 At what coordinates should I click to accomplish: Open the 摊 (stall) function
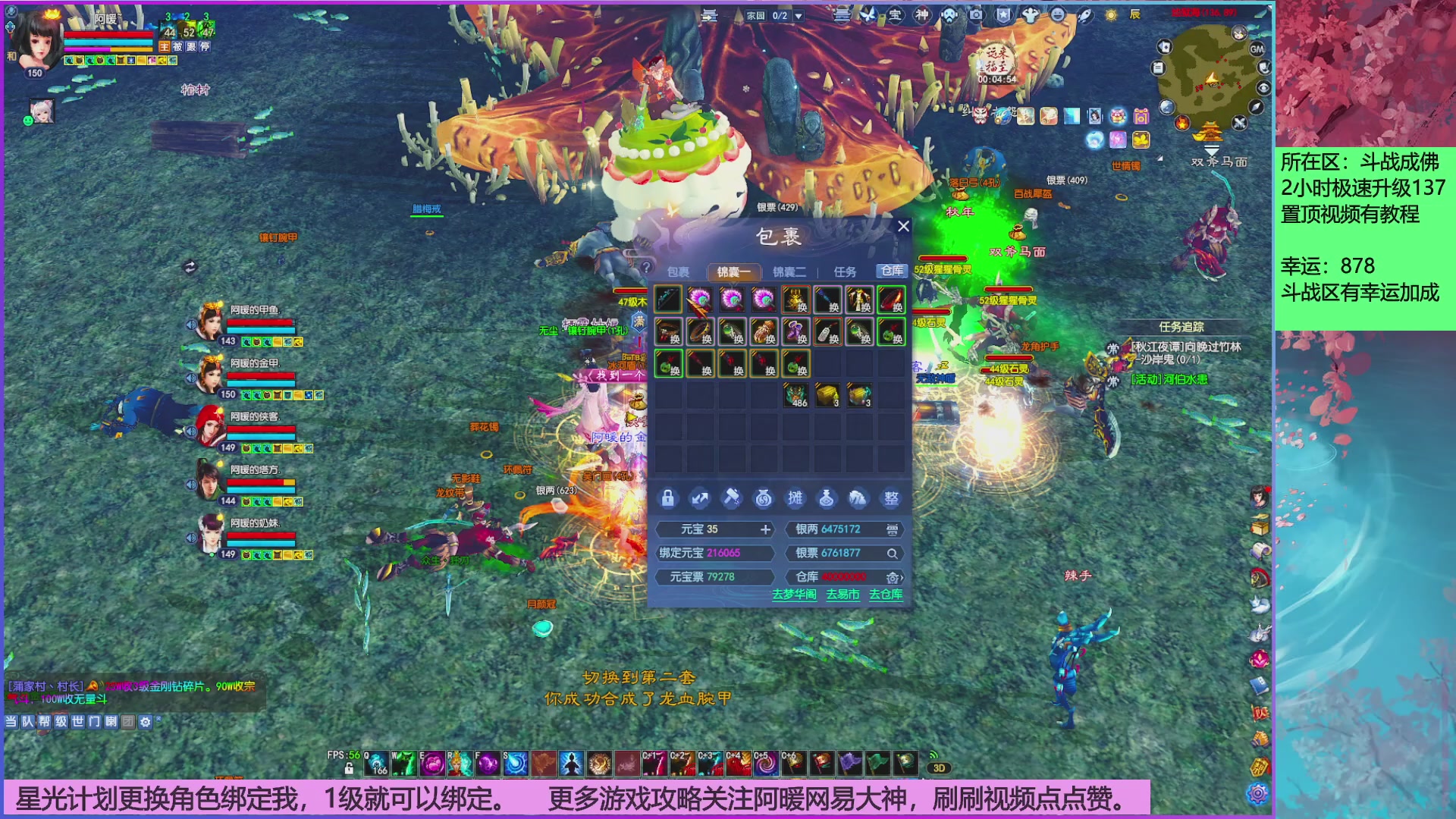pos(794,497)
